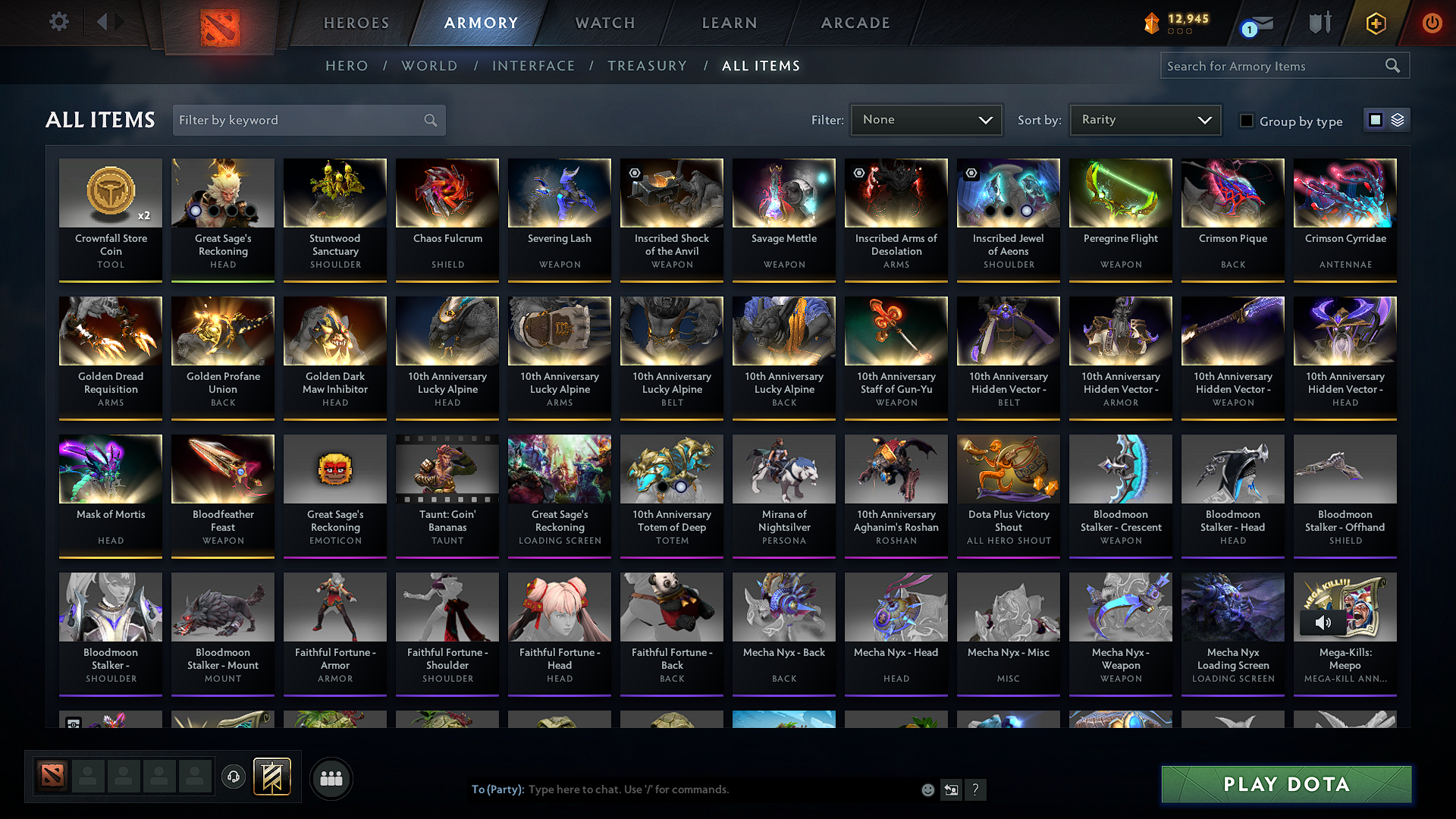Screen dimensions: 1456x819
Task: Open the armor and sword inventory icon
Action: pos(1319,24)
